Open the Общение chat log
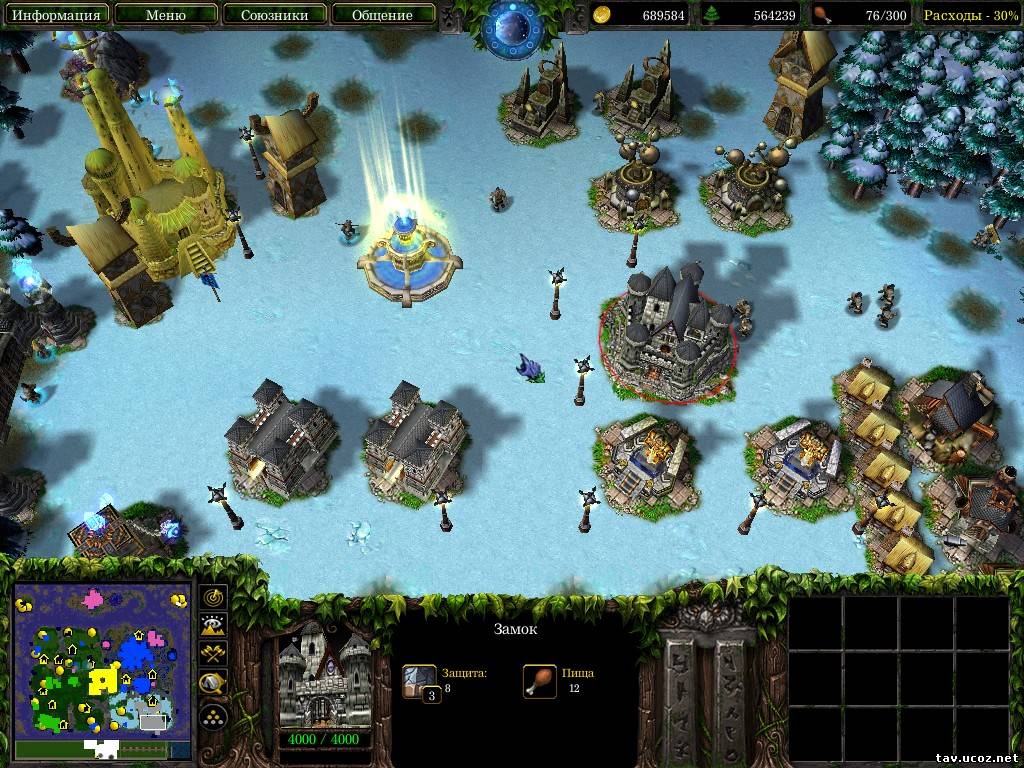 383,15
